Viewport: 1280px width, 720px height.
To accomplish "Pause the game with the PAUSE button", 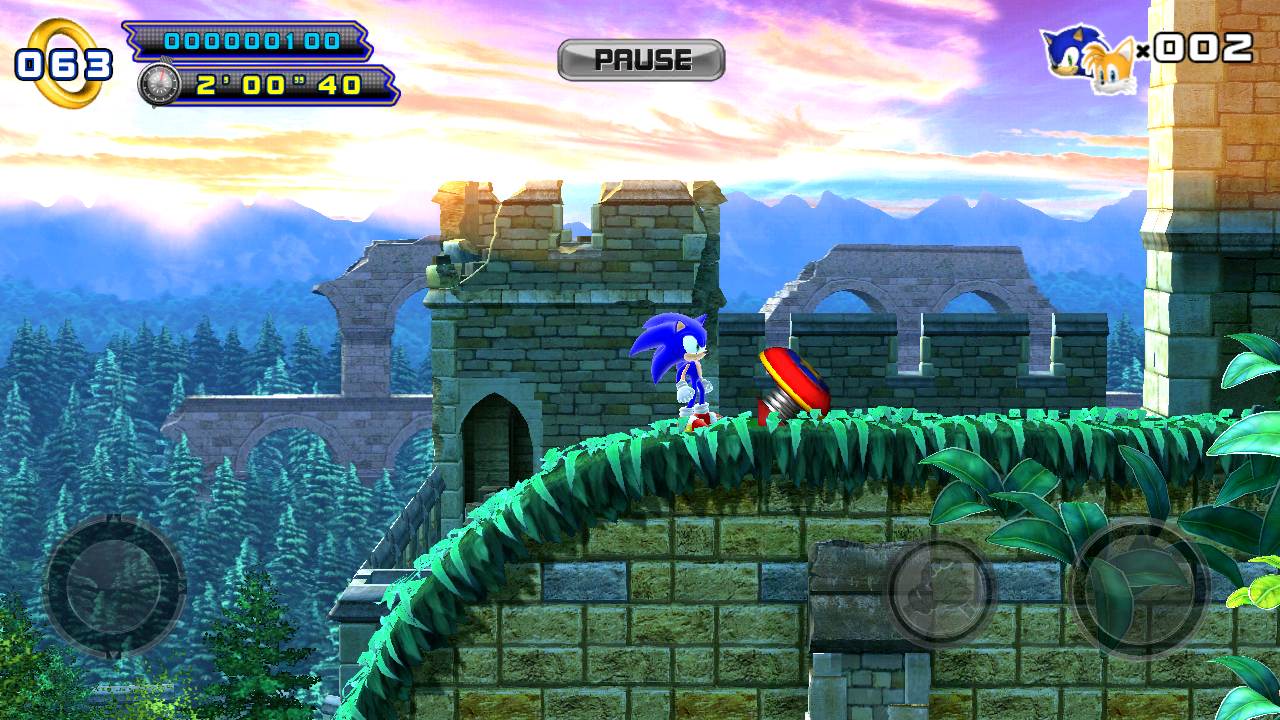I will pyautogui.click(x=641, y=60).
